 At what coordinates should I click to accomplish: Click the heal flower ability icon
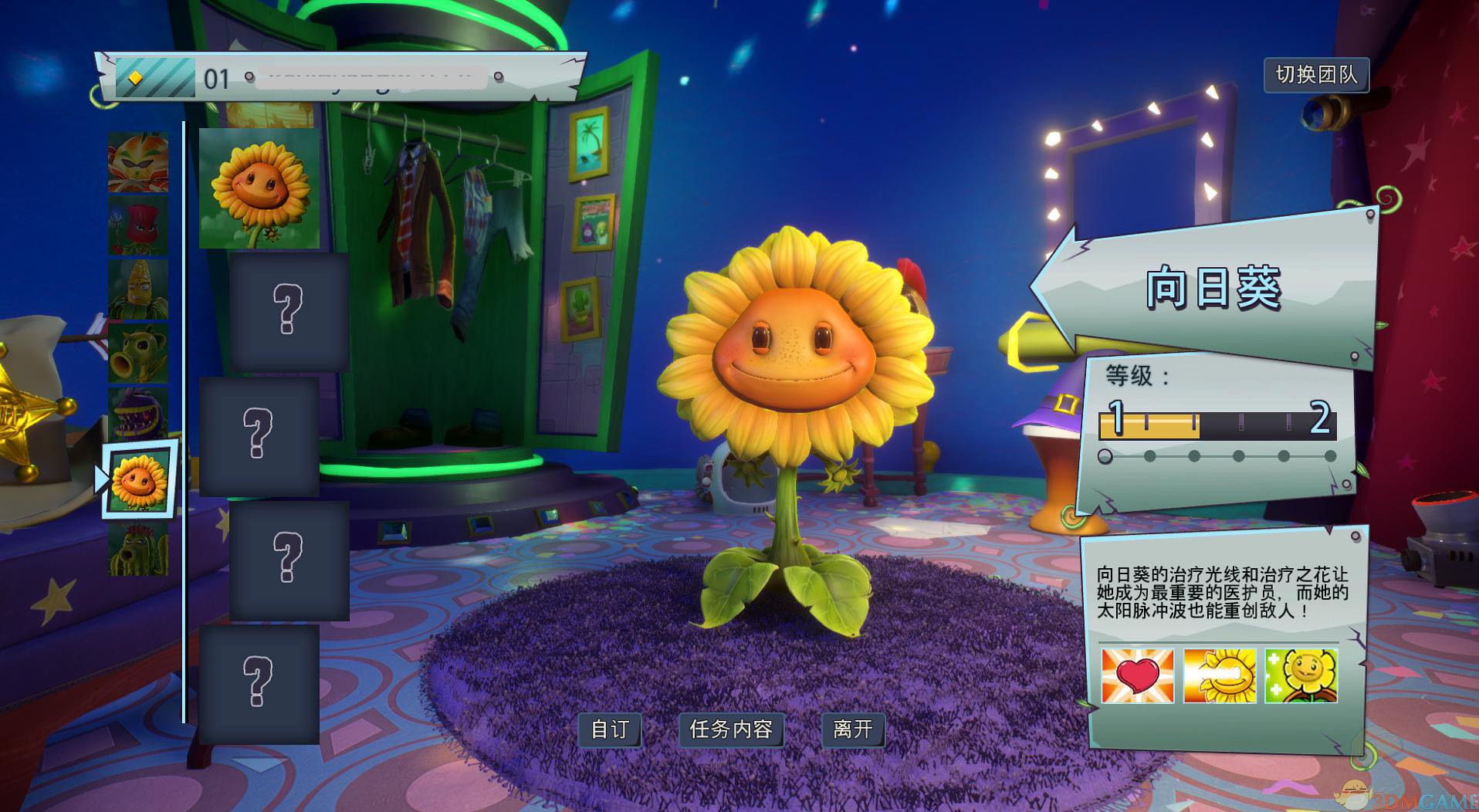tap(1301, 675)
